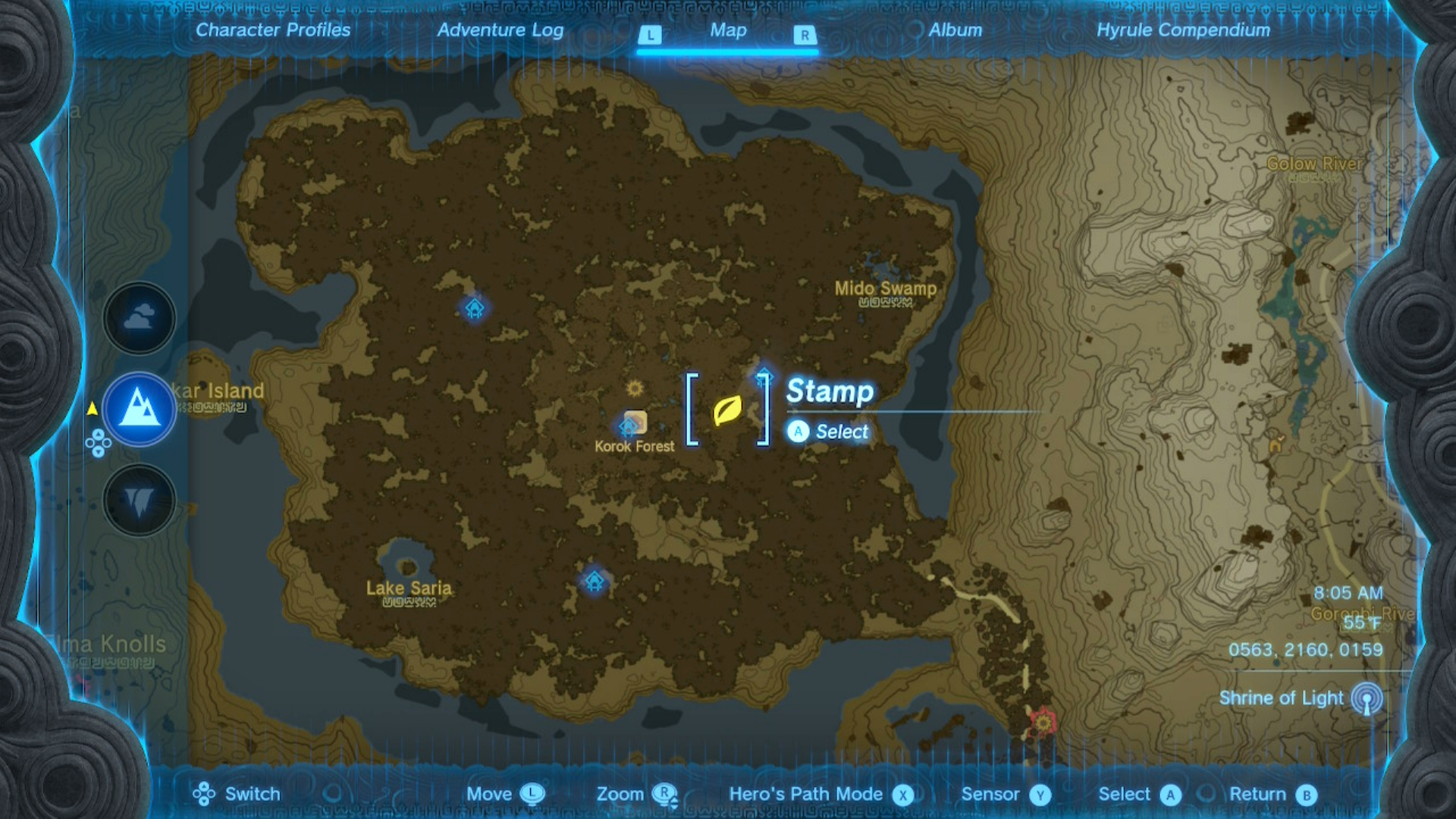
Task: Click the shrine icon in the northwest forest
Action: (x=475, y=307)
